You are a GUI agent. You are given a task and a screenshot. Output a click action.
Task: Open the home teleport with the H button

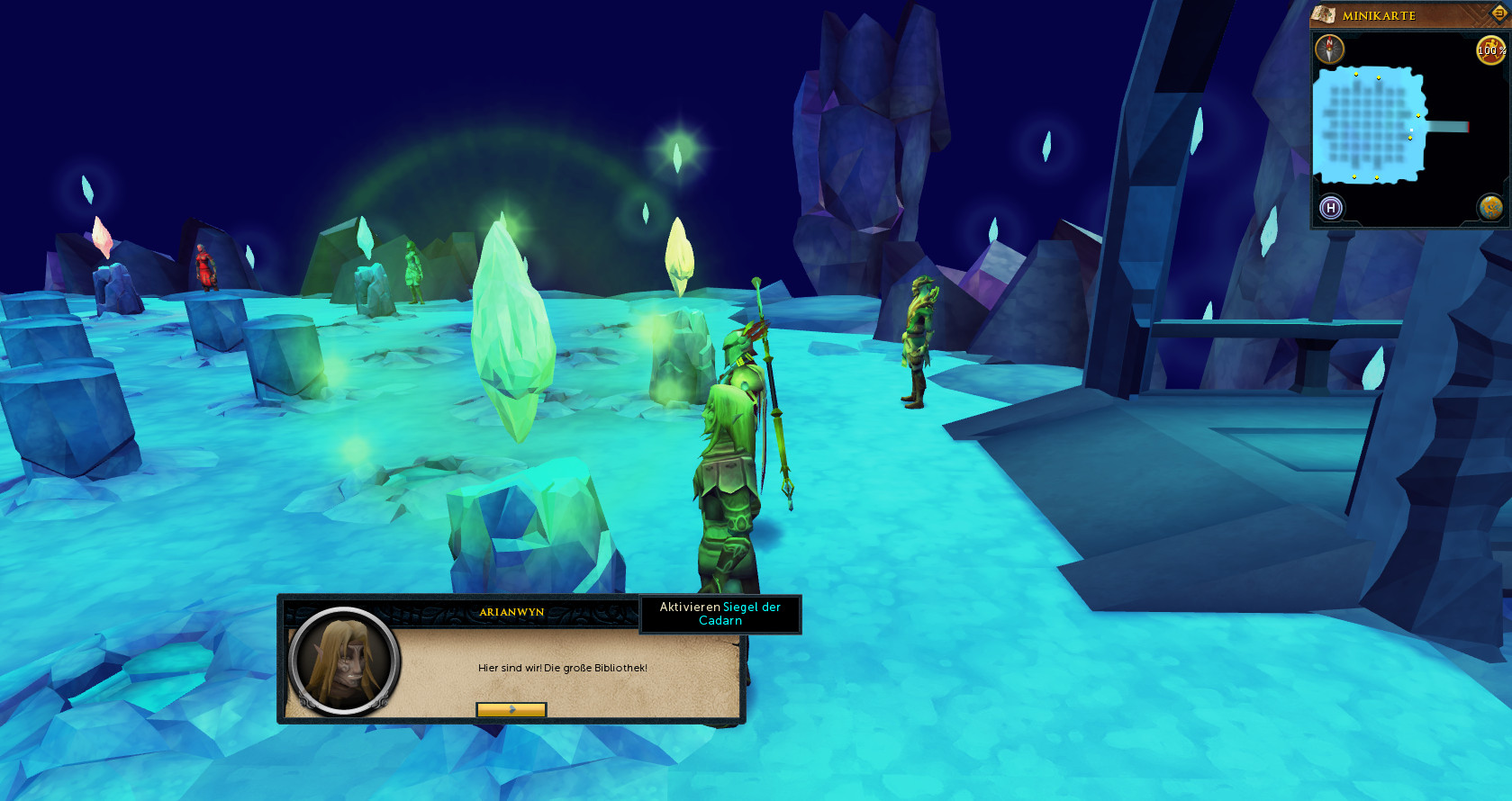[1331, 208]
